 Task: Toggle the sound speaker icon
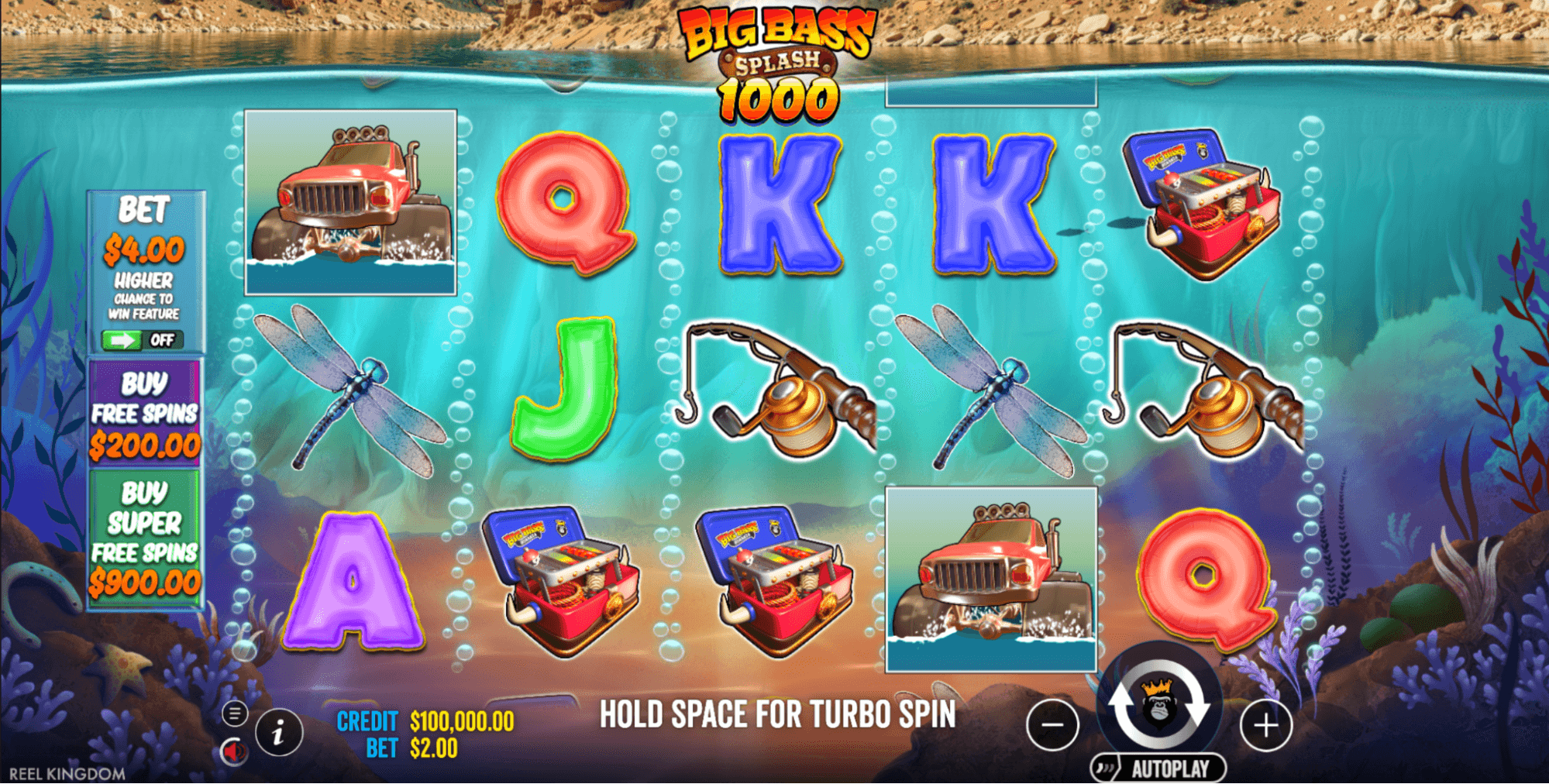pyautogui.click(x=233, y=751)
